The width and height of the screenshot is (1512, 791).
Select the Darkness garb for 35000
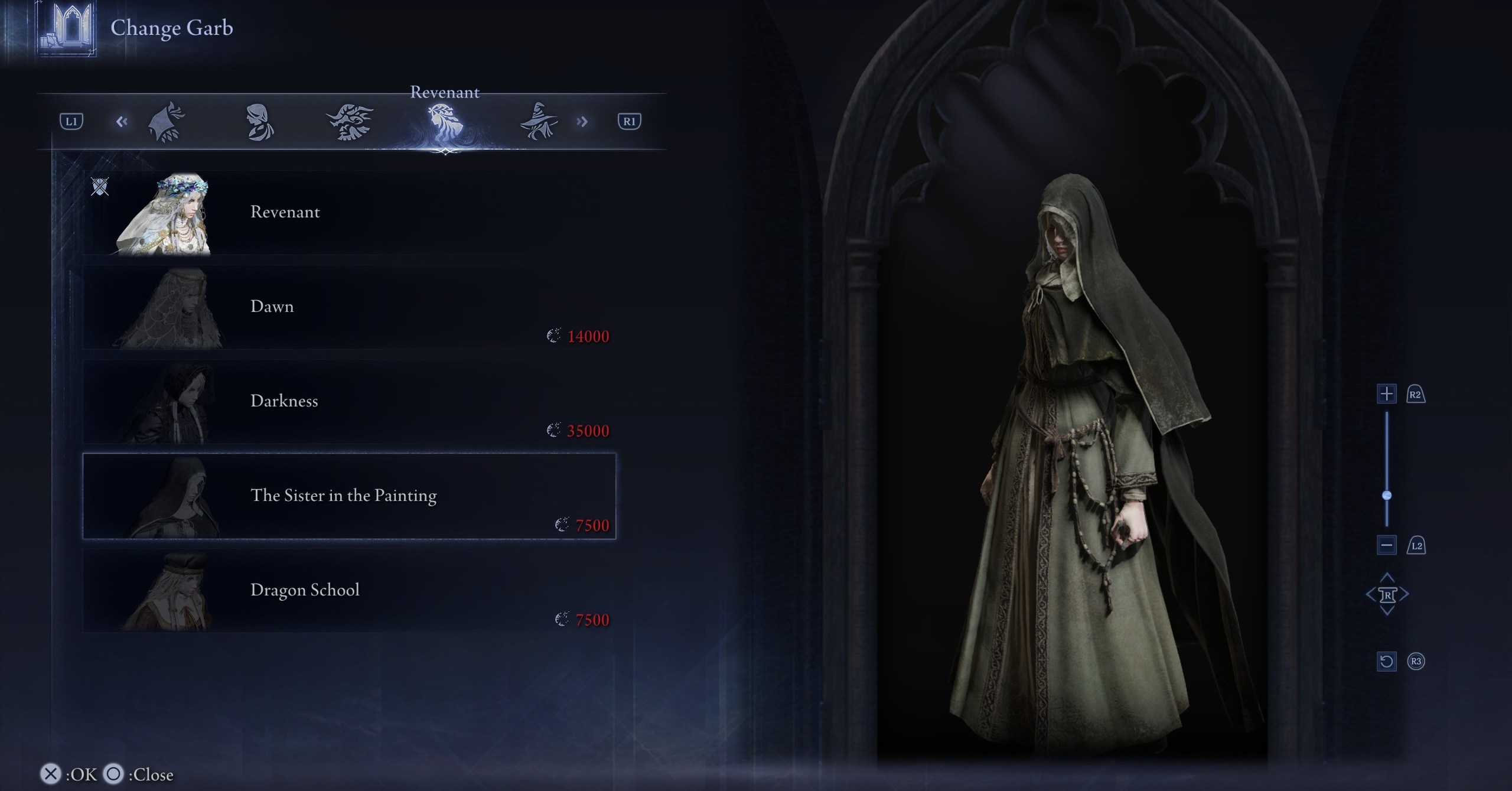[348, 402]
